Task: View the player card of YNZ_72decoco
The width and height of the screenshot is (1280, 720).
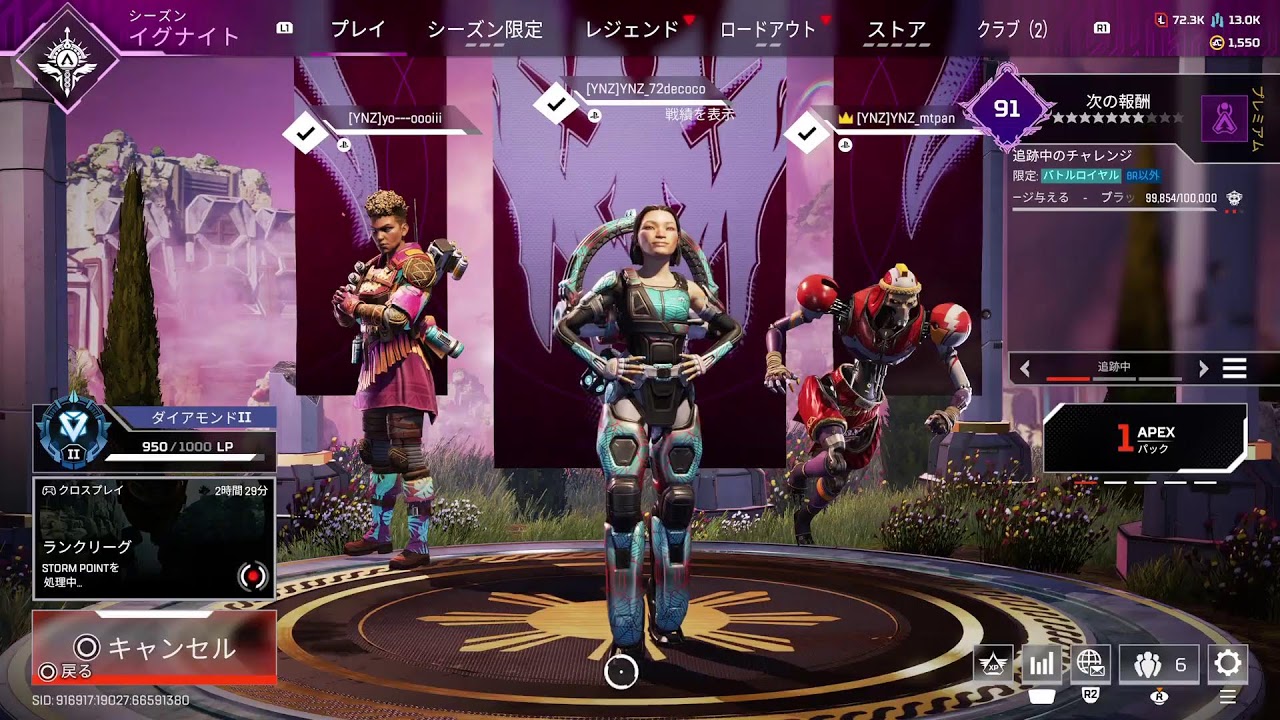Action: click(645, 89)
